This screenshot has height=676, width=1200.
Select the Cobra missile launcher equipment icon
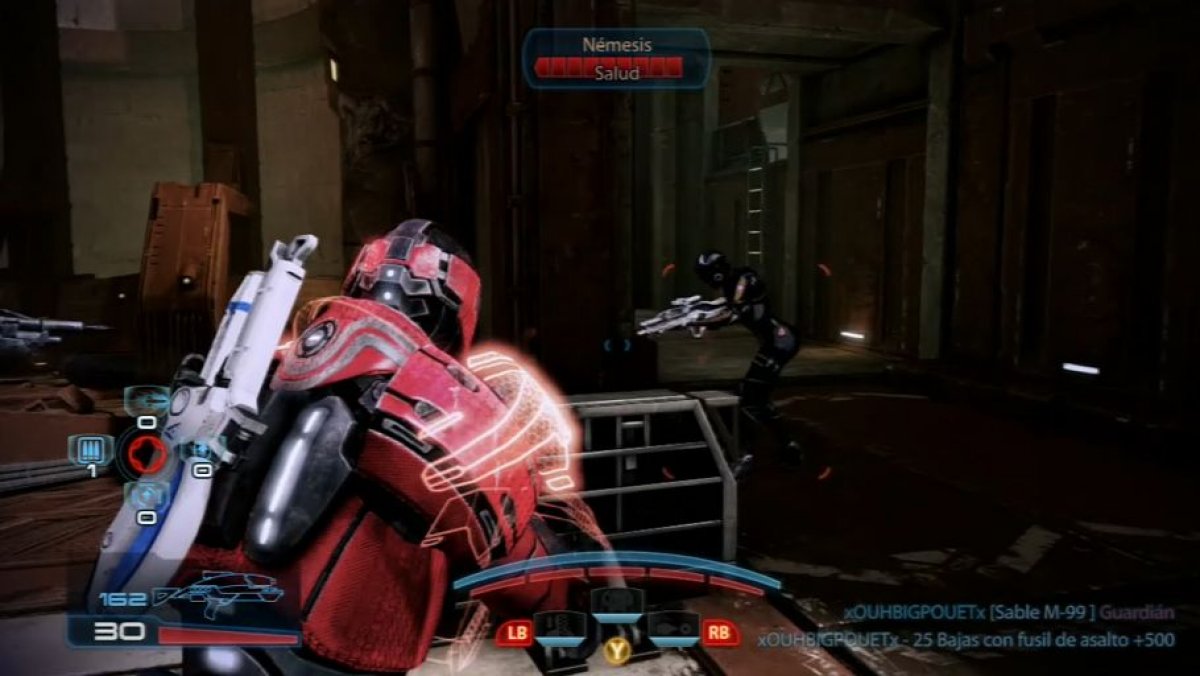coord(147,399)
